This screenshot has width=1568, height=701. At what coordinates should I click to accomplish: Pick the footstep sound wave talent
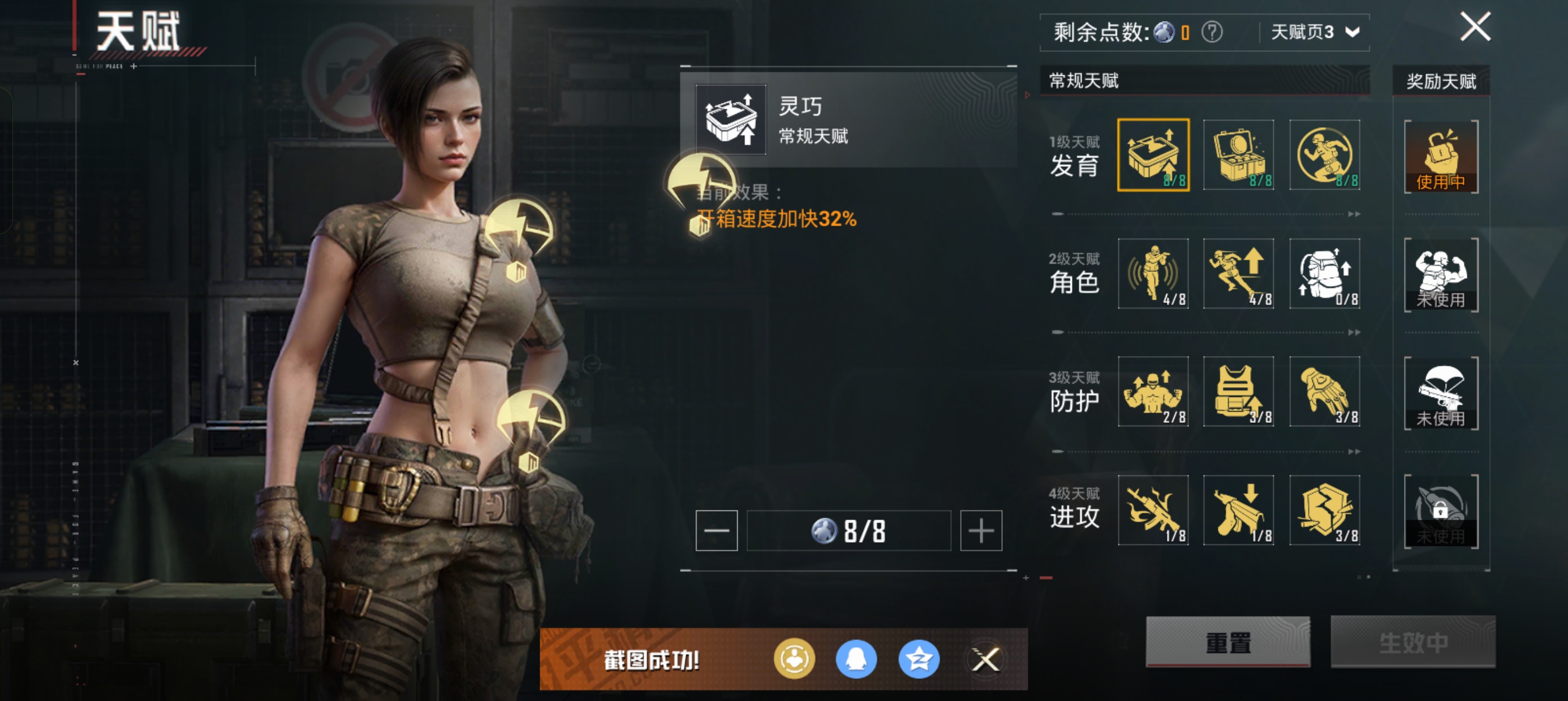pyautogui.click(x=1153, y=273)
